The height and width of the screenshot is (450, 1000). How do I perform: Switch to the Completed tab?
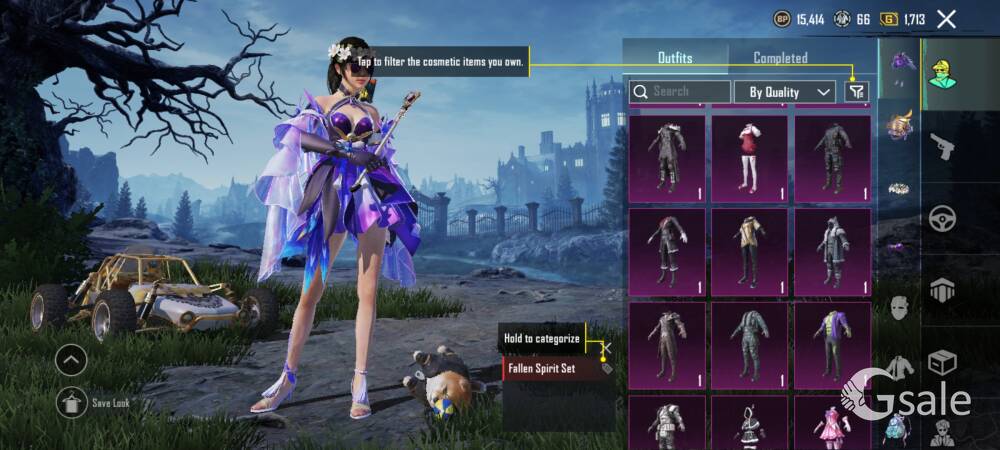[780, 58]
